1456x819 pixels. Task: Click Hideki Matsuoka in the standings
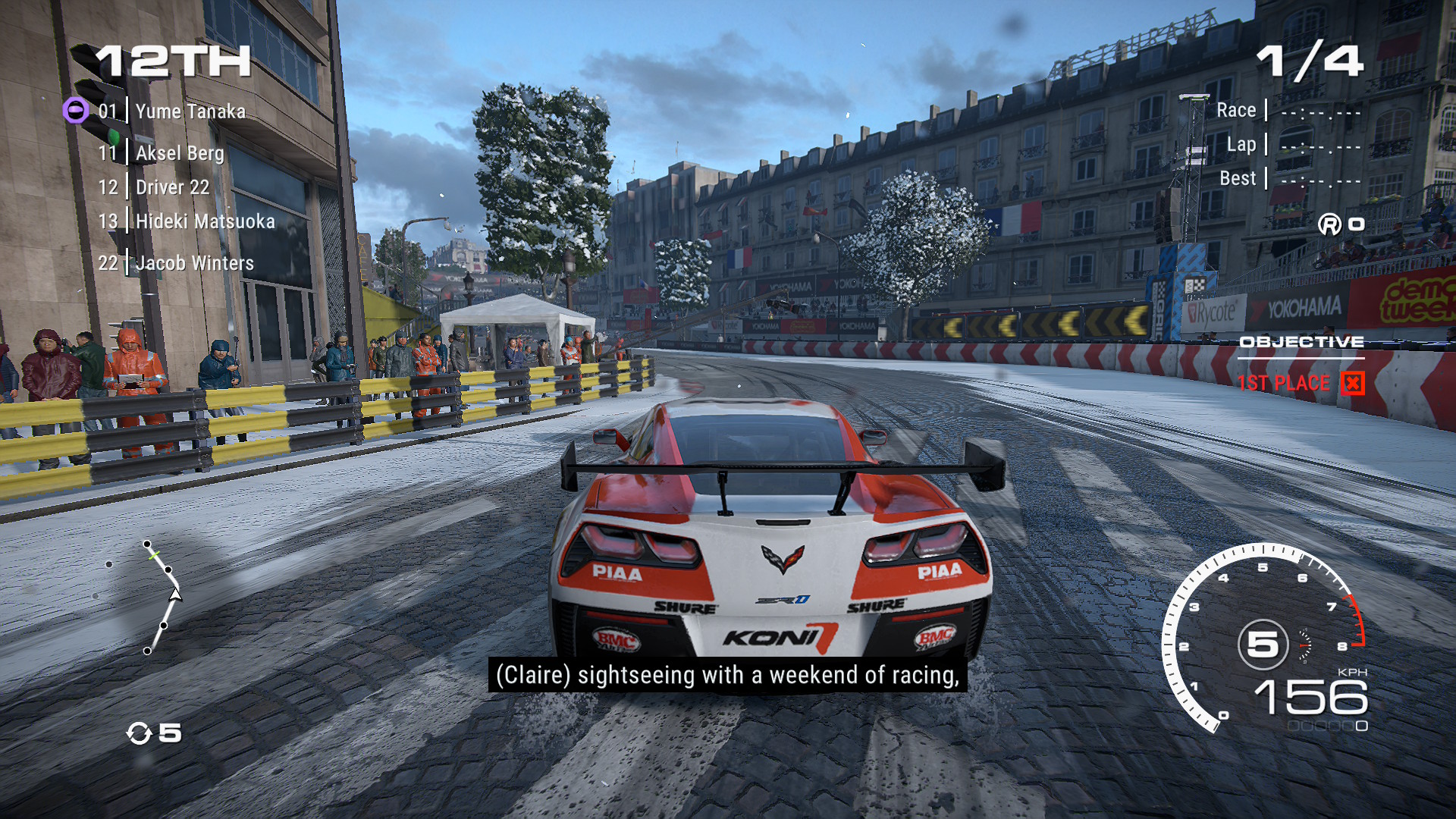pos(205,221)
